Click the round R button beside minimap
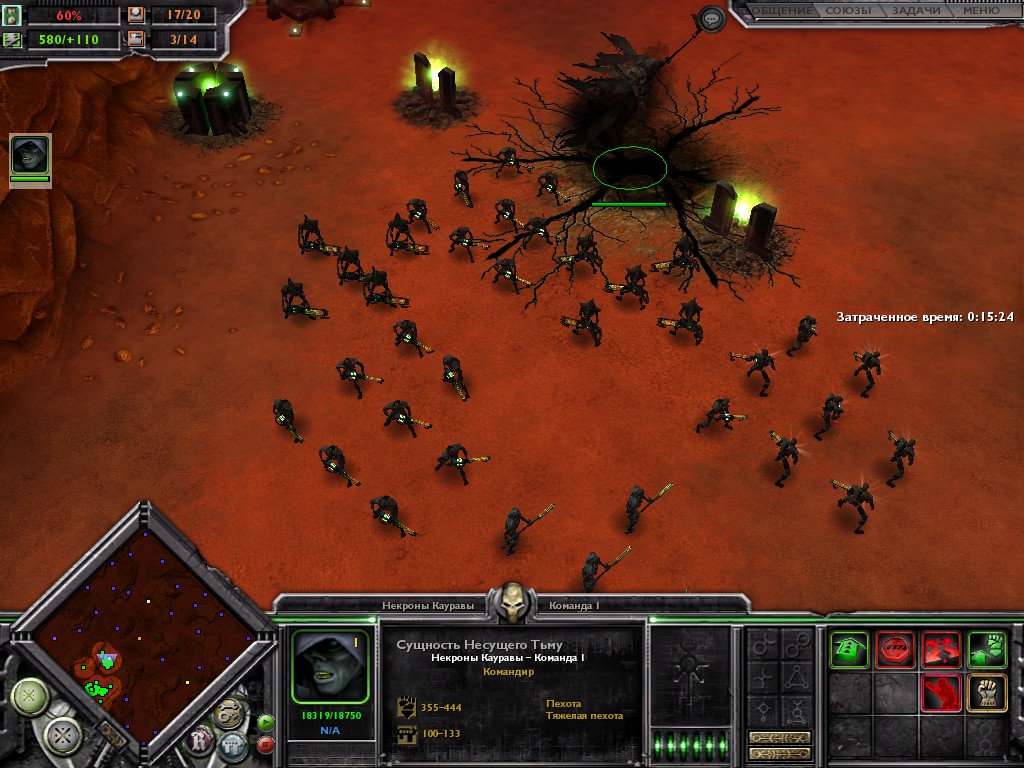This screenshot has height=768, width=1024. pos(201,741)
